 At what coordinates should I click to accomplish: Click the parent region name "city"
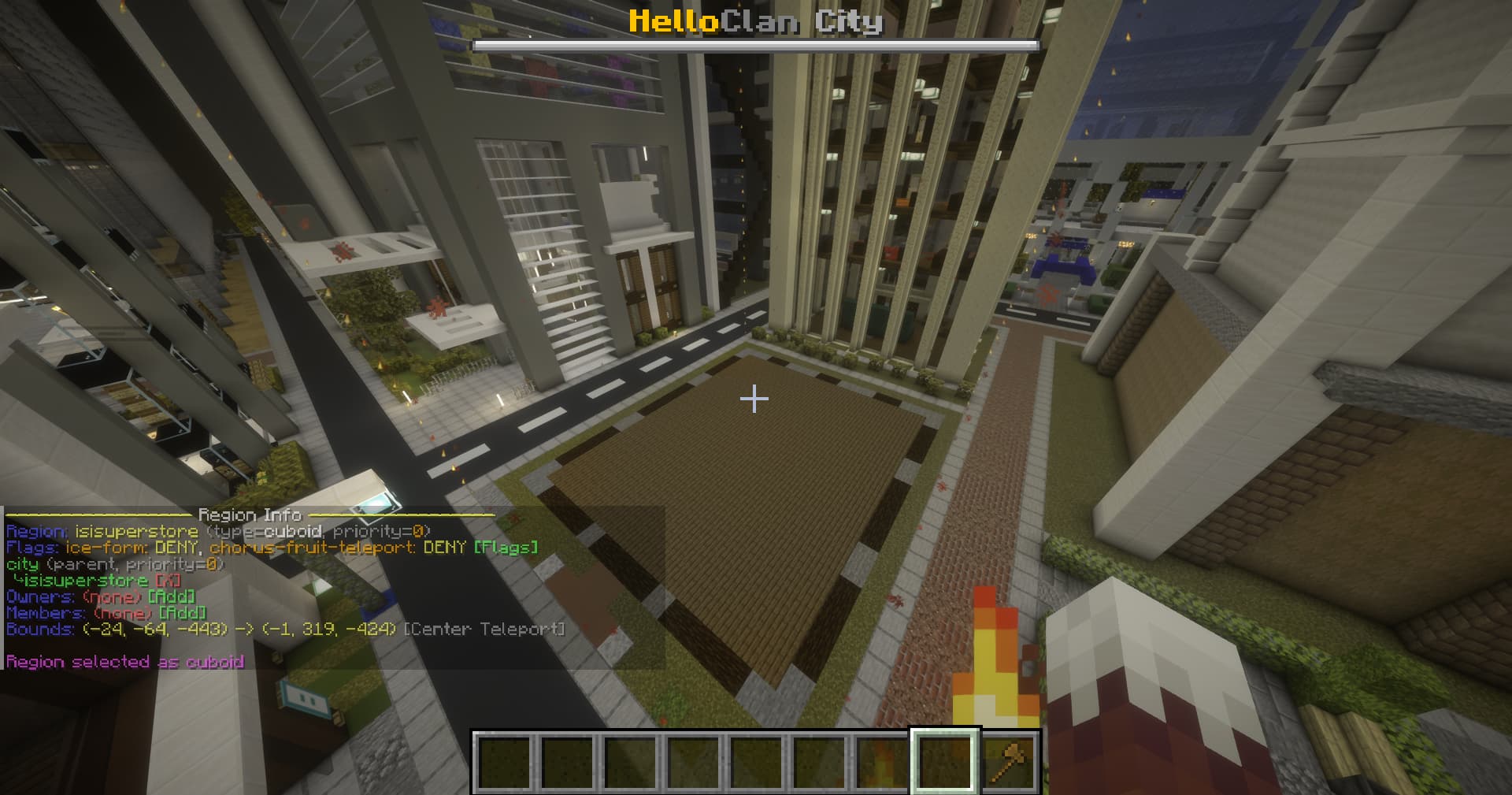click(x=22, y=564)
